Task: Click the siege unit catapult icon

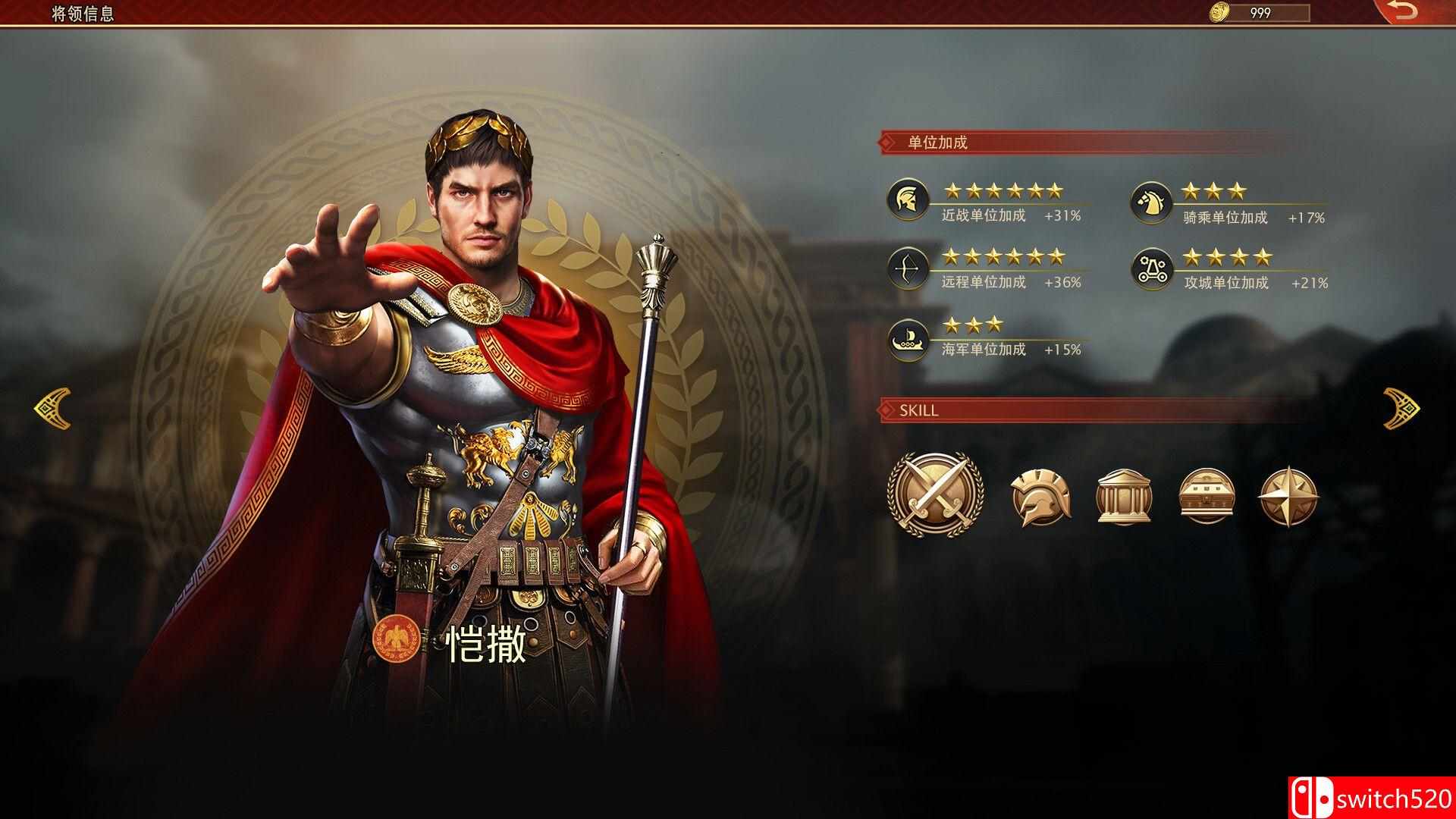Action: pos(1151,270)
